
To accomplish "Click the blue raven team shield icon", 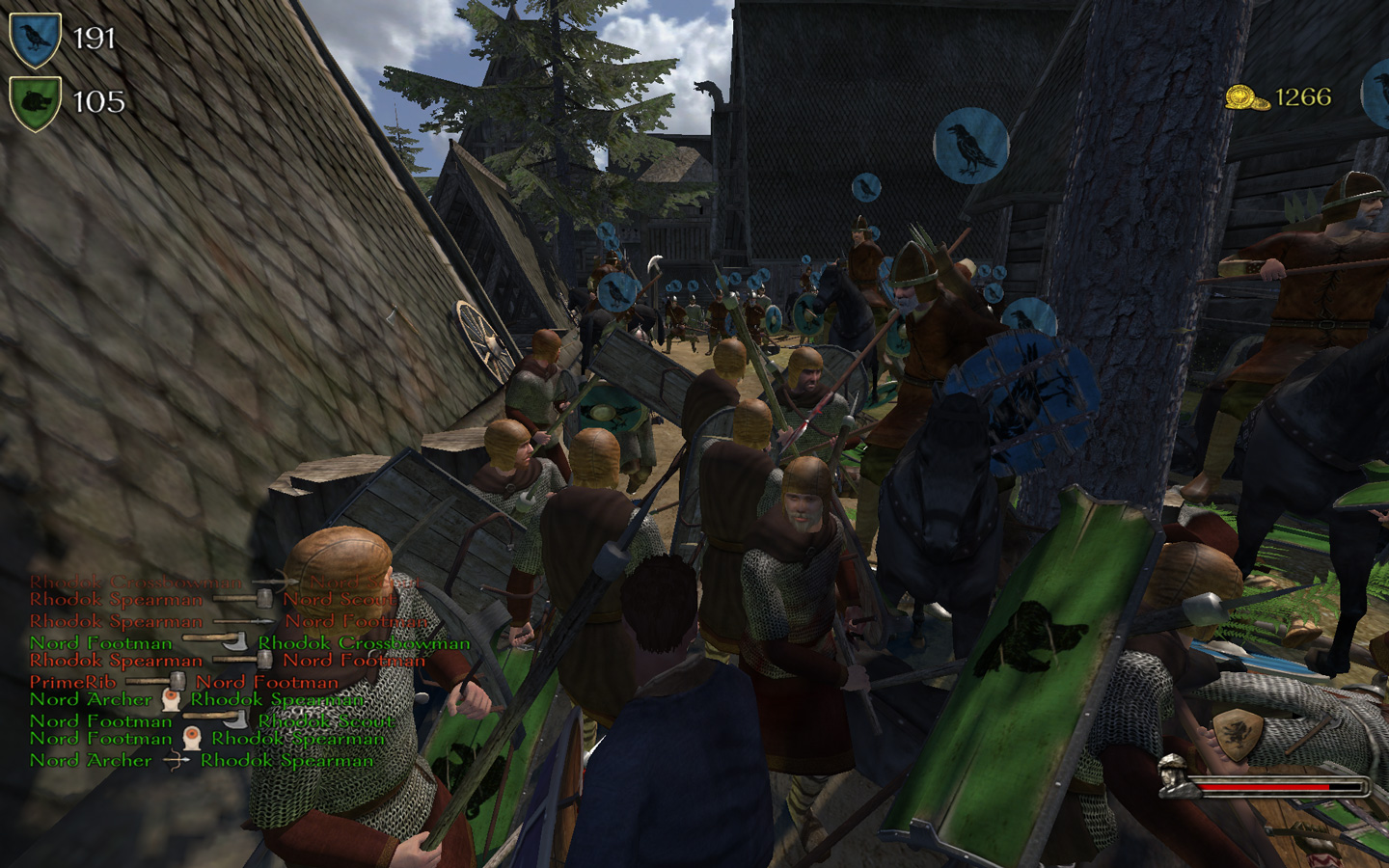I will 35,40.
